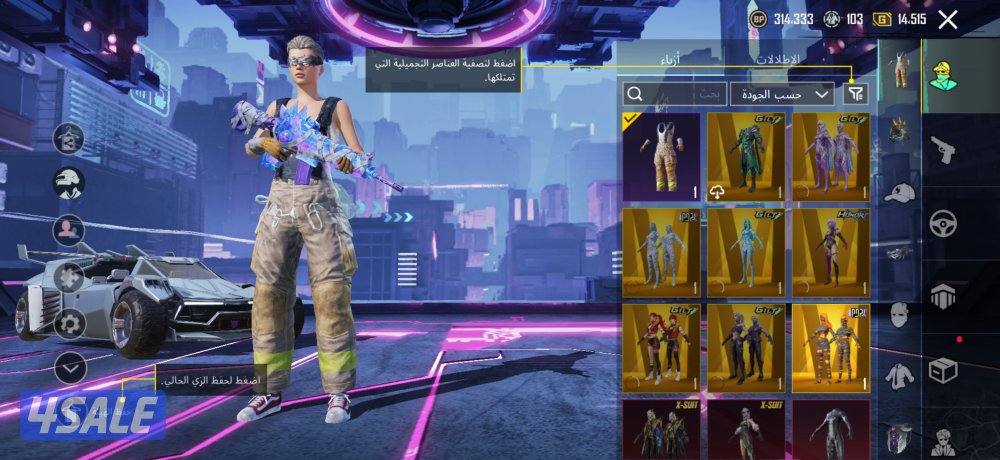
Task: Show the cap headwear subcategory
Action: 899,192
